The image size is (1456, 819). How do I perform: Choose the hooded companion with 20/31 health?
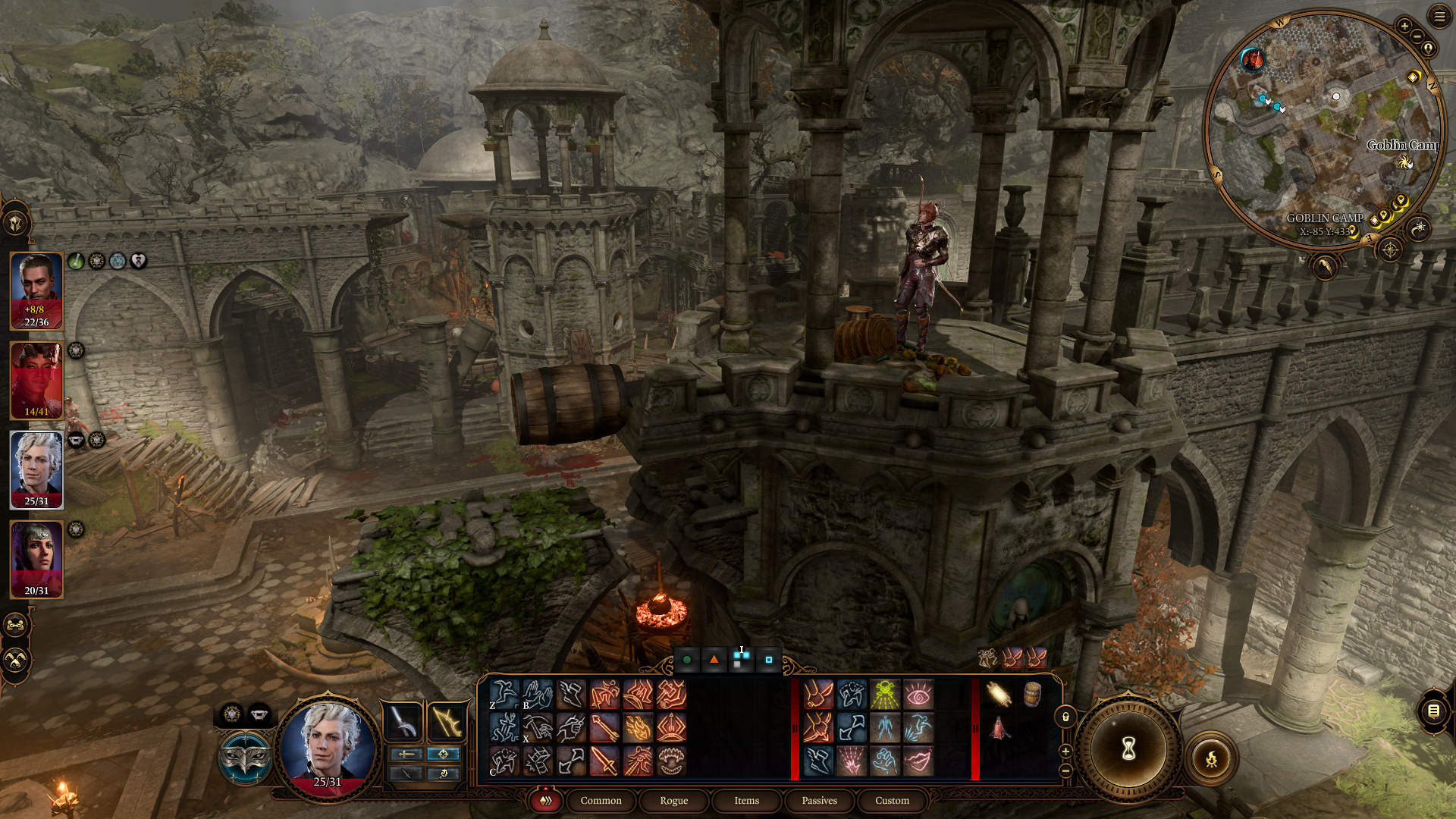coord(36,559)
